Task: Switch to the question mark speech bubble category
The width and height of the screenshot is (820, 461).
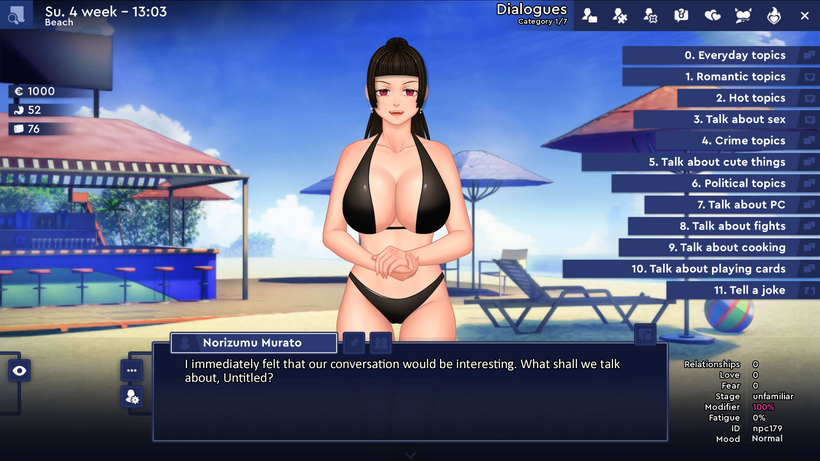Action: (x=681, y=15)
